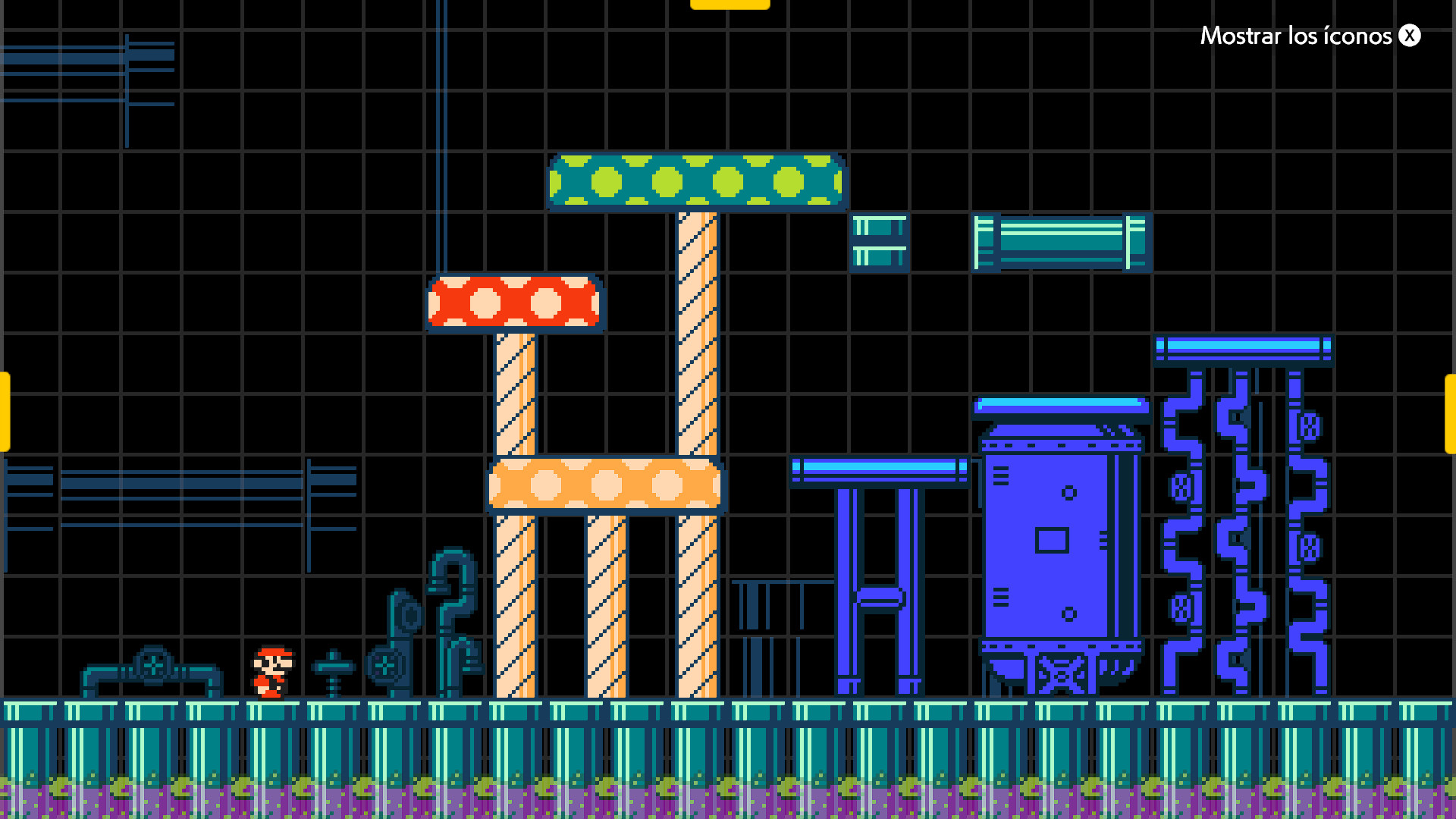Screen dimensions: 1456x819
Task: Click the yellow marker on the left screen edge
Action: click(x=5, y=409)
